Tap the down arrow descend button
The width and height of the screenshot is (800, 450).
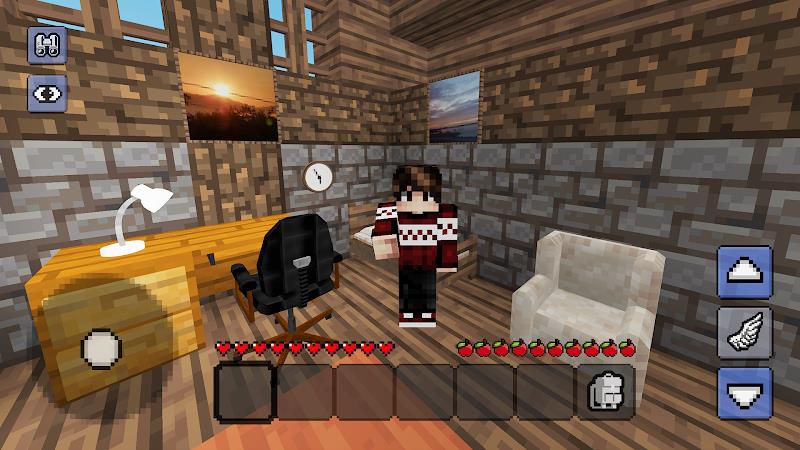coord(745,393)
